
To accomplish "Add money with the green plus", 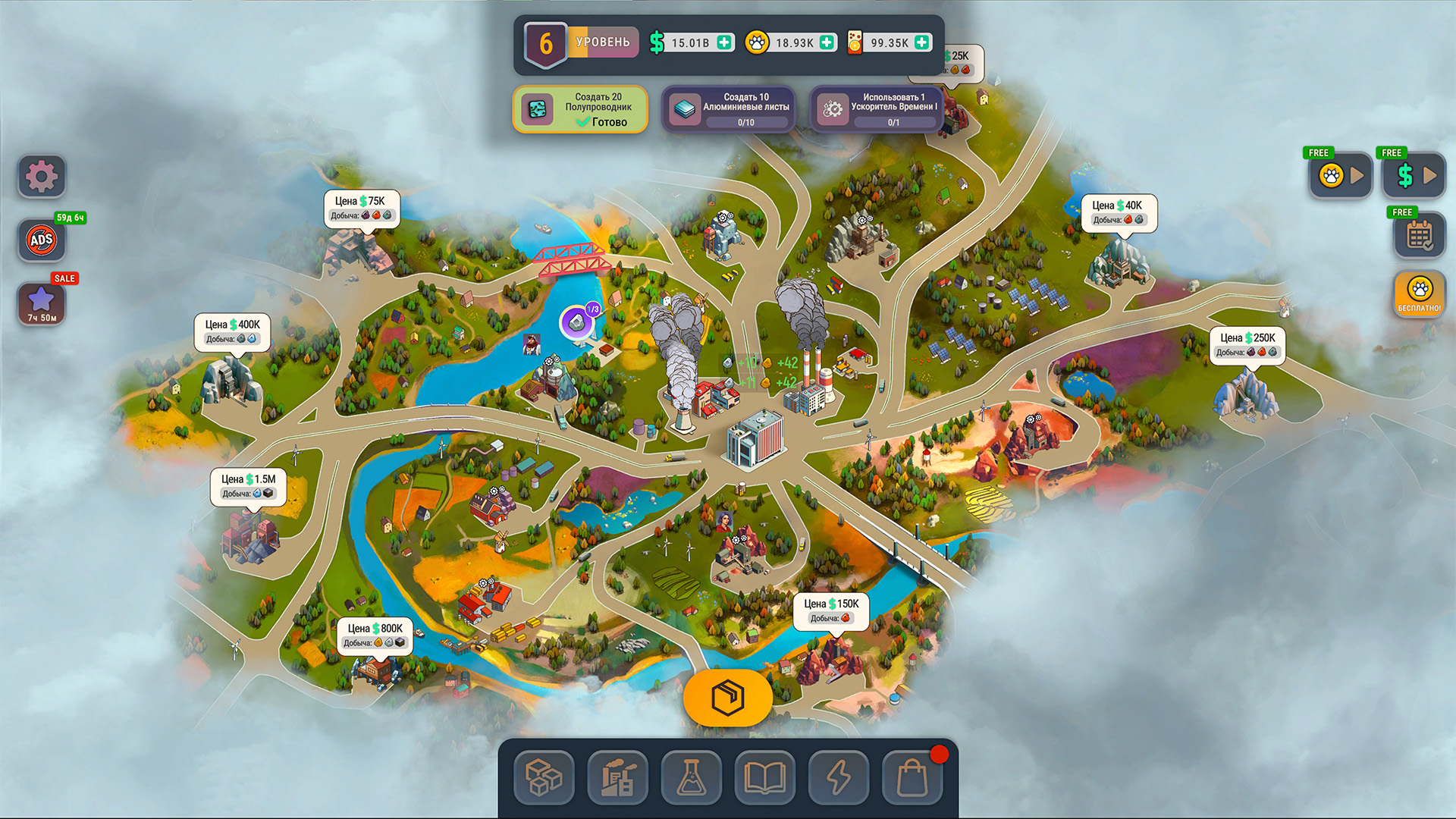I will click(724, 42).
